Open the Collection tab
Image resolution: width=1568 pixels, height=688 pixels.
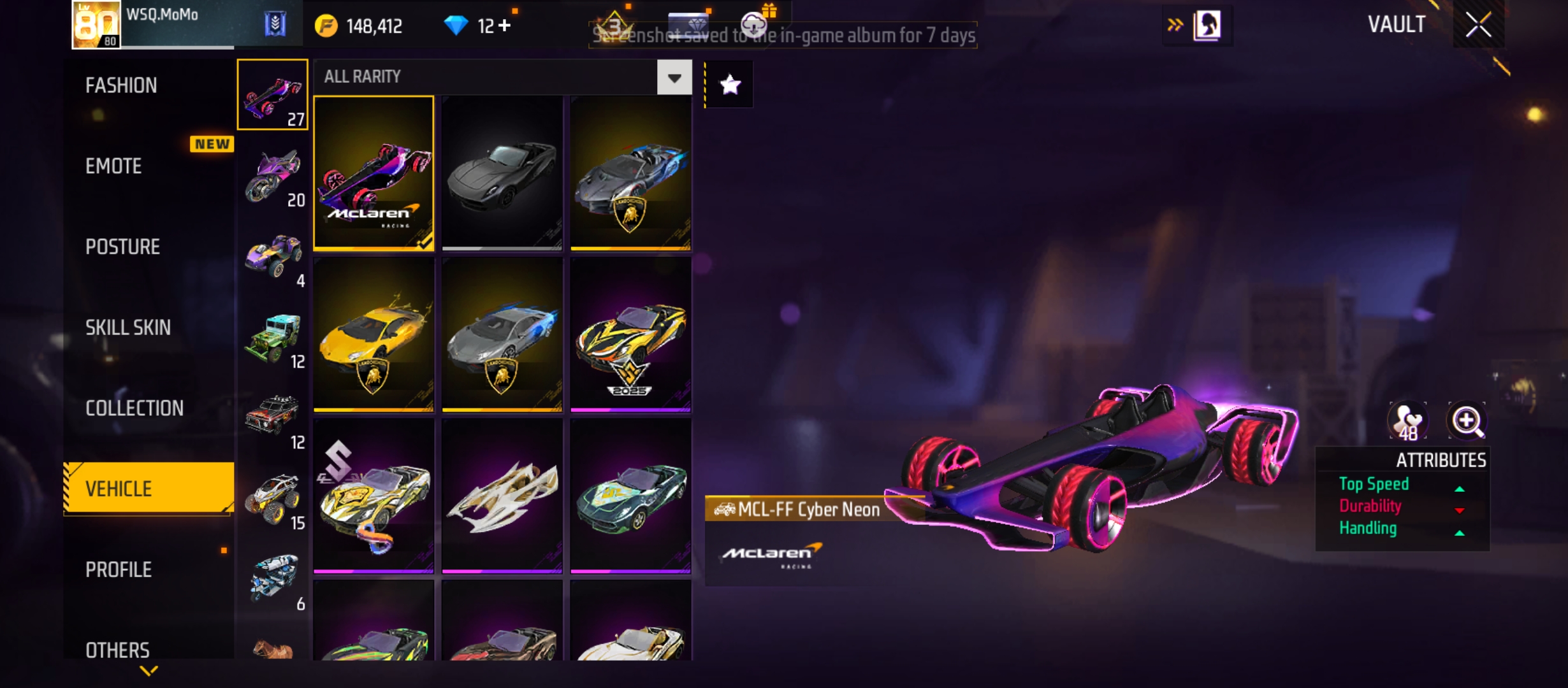coord(134,408)
